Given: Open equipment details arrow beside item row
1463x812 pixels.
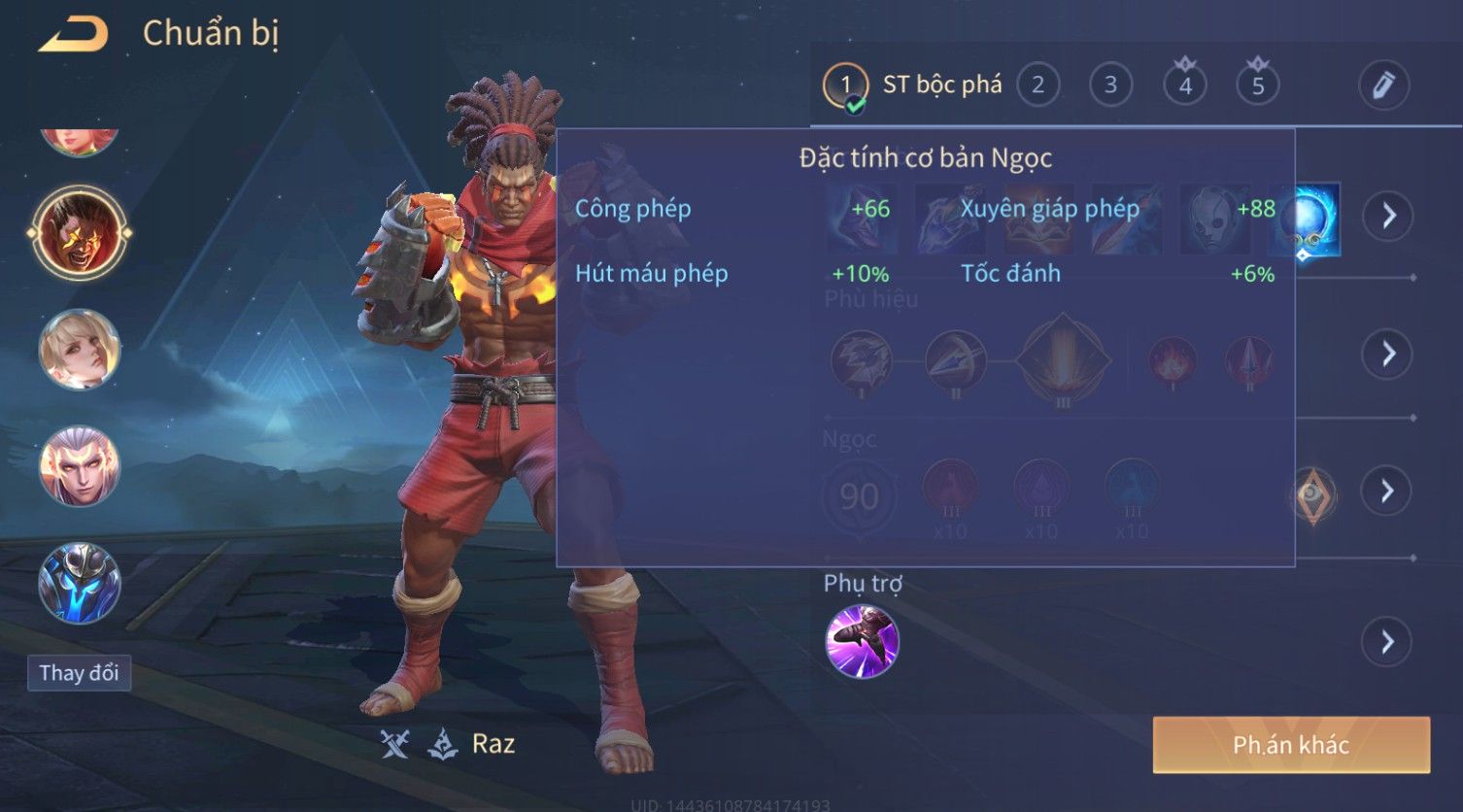Looking at the screenshot, I should tap(1387, 215).
